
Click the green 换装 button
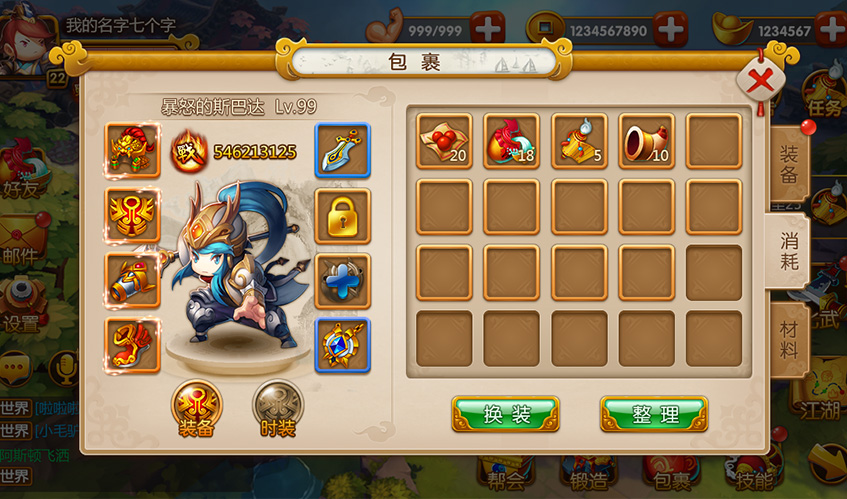click(505, 414)
